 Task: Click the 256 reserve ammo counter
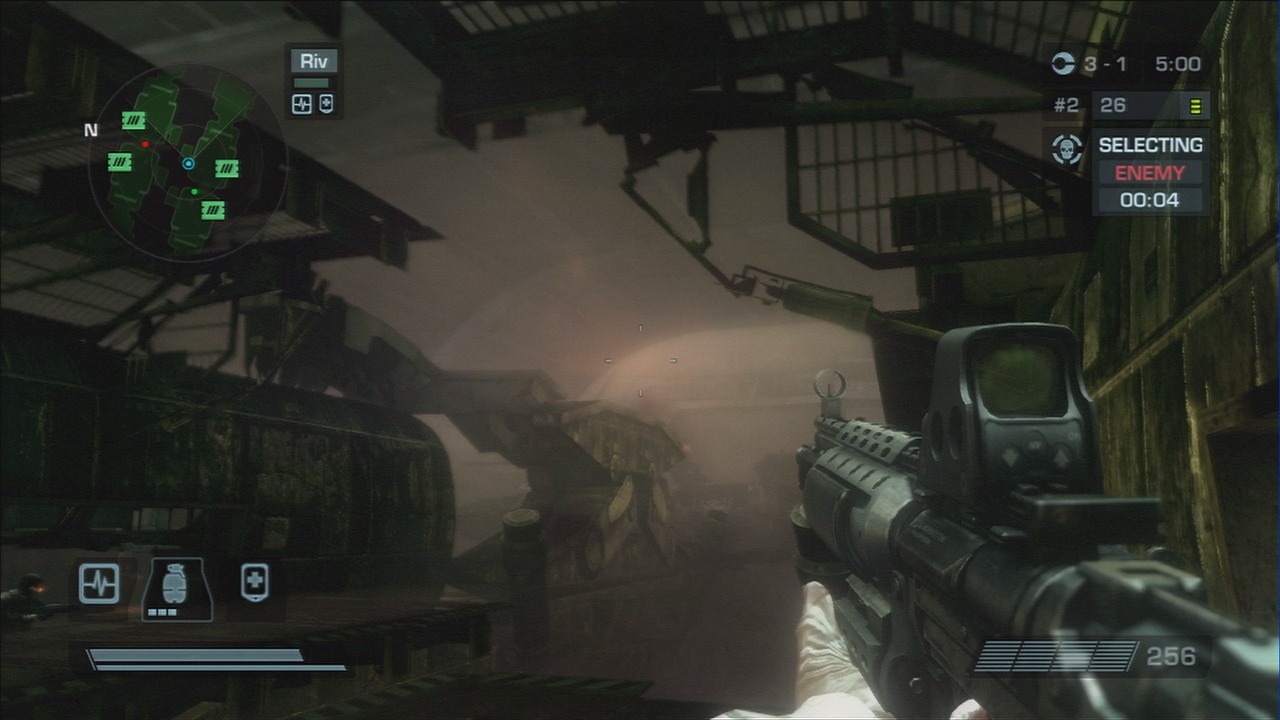click(1170, 657)
